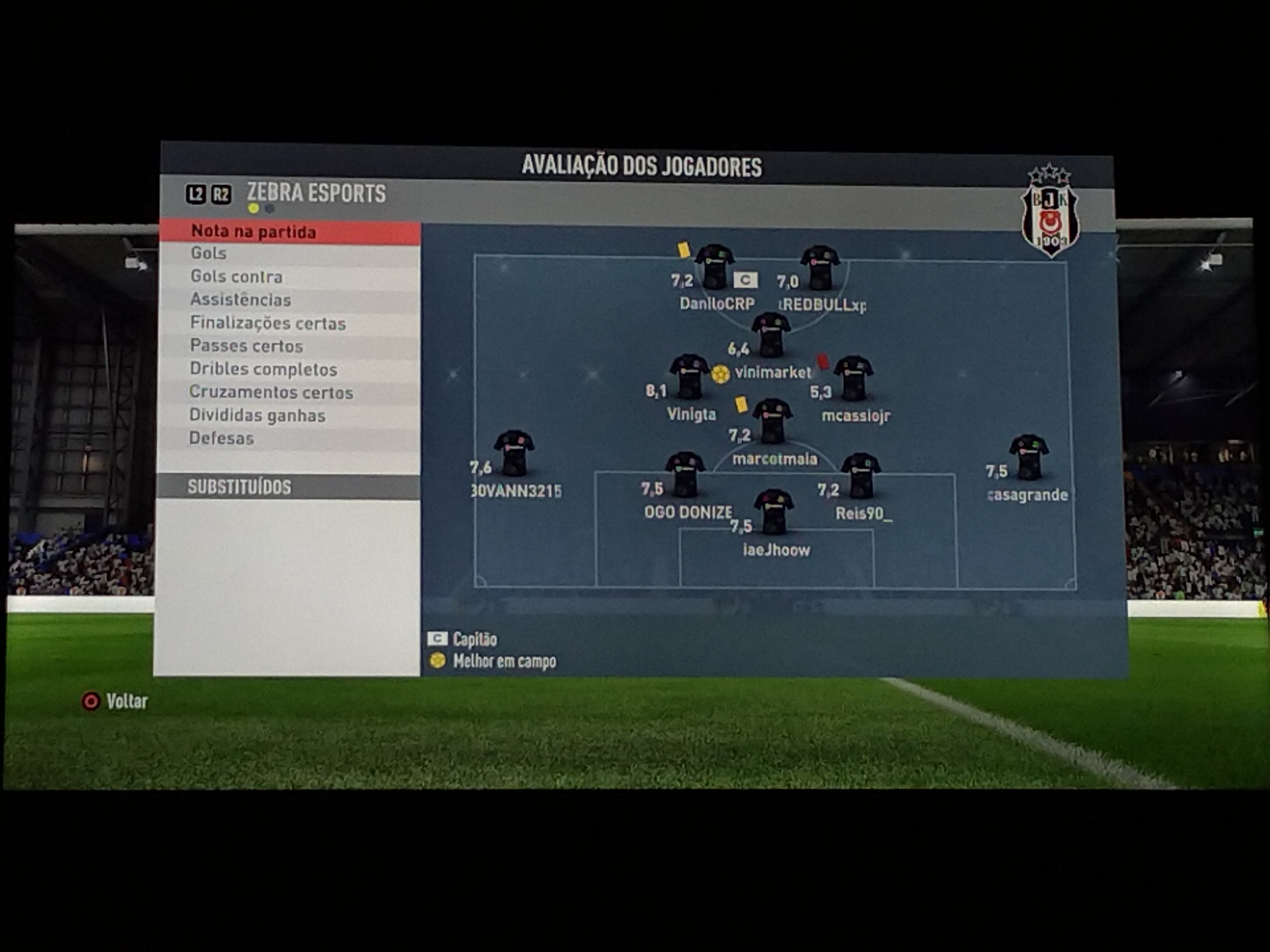The width and height of the screenshot is (1270, 952).
Task: Open the Gols contra stat
Action: click(289, 276)
